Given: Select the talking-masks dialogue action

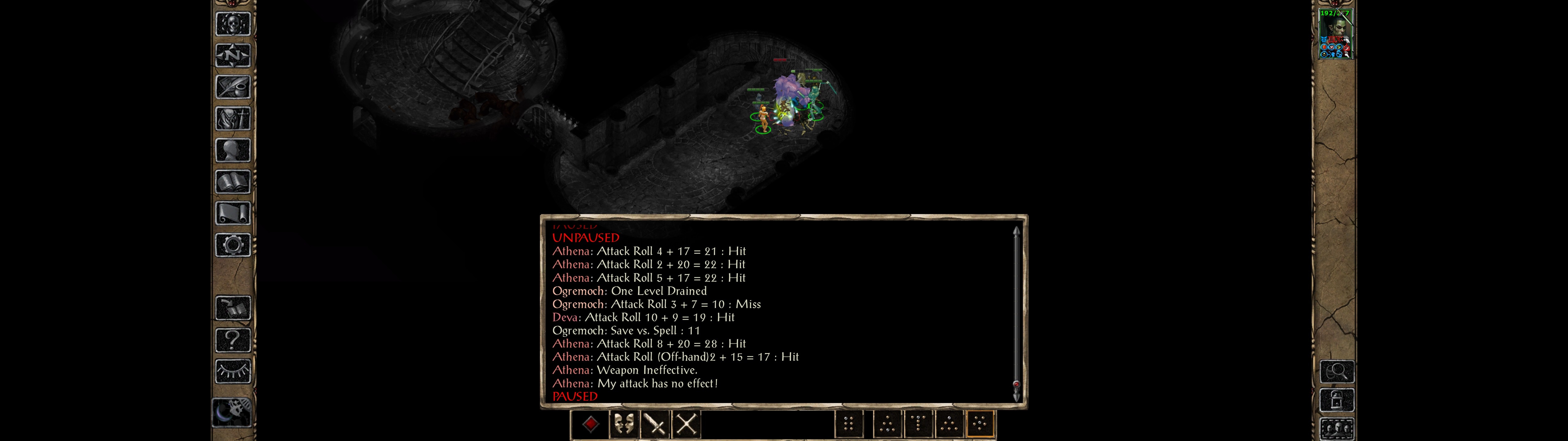Looking at the screenshot, I should [624, 424].
